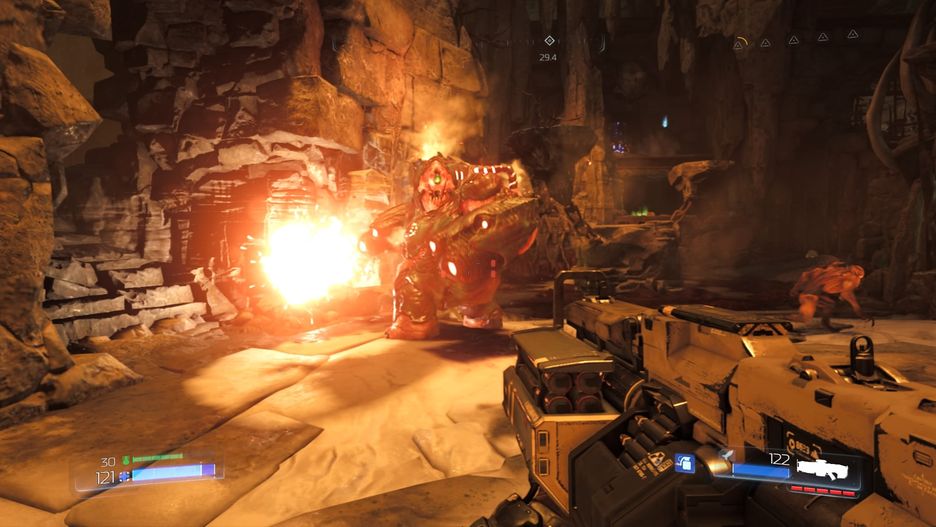Click the equipped weapon silhouette icon
Image resolution: width=936 pixels, height=527 pixels.
(x=823, y=468)
